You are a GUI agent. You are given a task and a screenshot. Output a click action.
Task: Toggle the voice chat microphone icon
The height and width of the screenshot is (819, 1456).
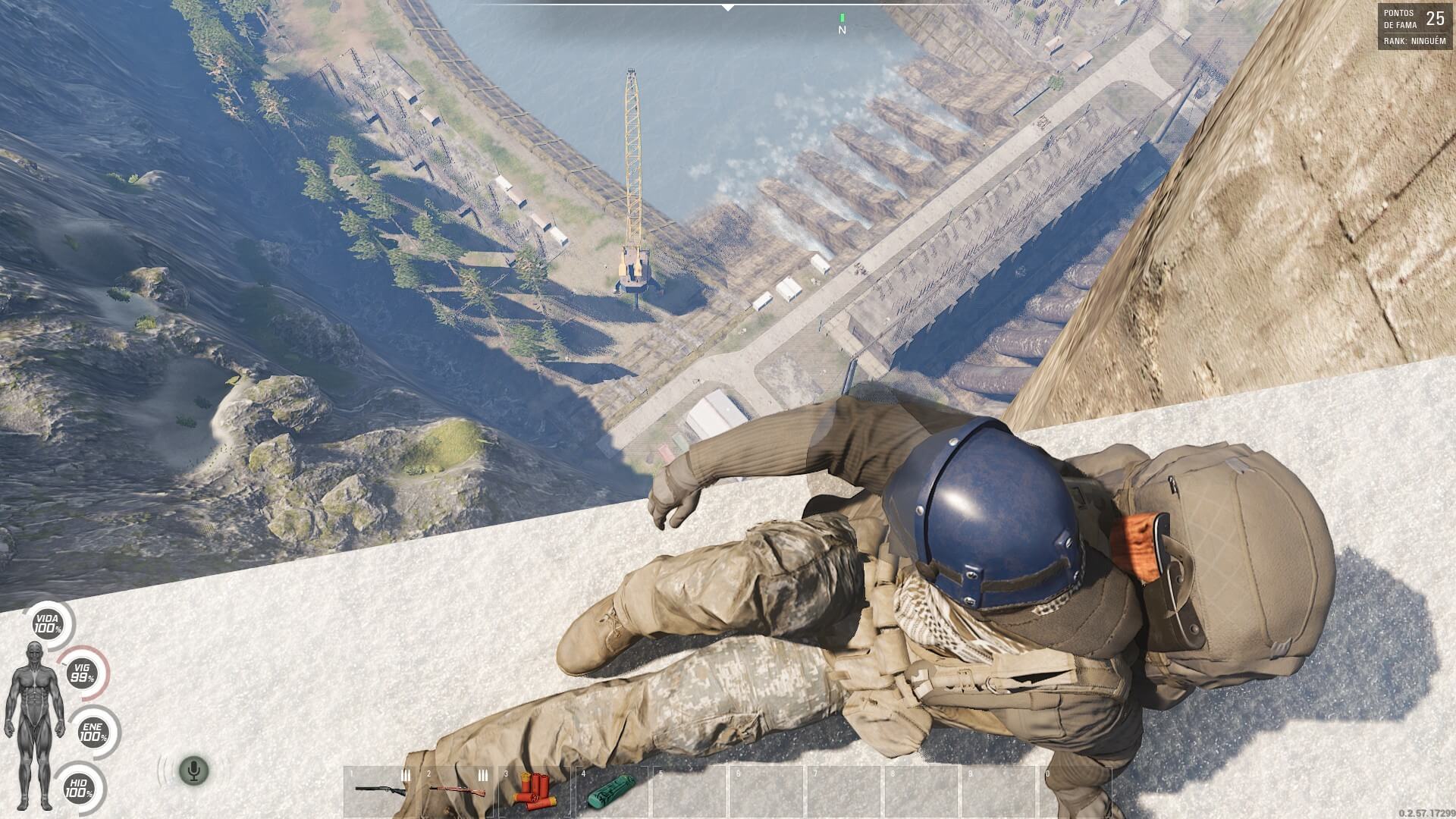193,771
